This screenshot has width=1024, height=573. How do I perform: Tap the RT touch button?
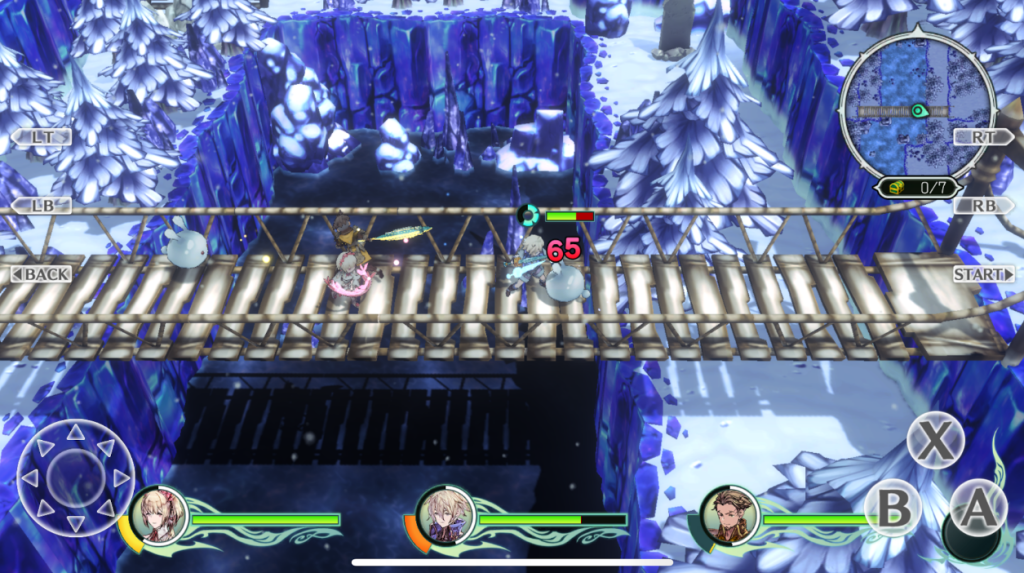(983, 137)
